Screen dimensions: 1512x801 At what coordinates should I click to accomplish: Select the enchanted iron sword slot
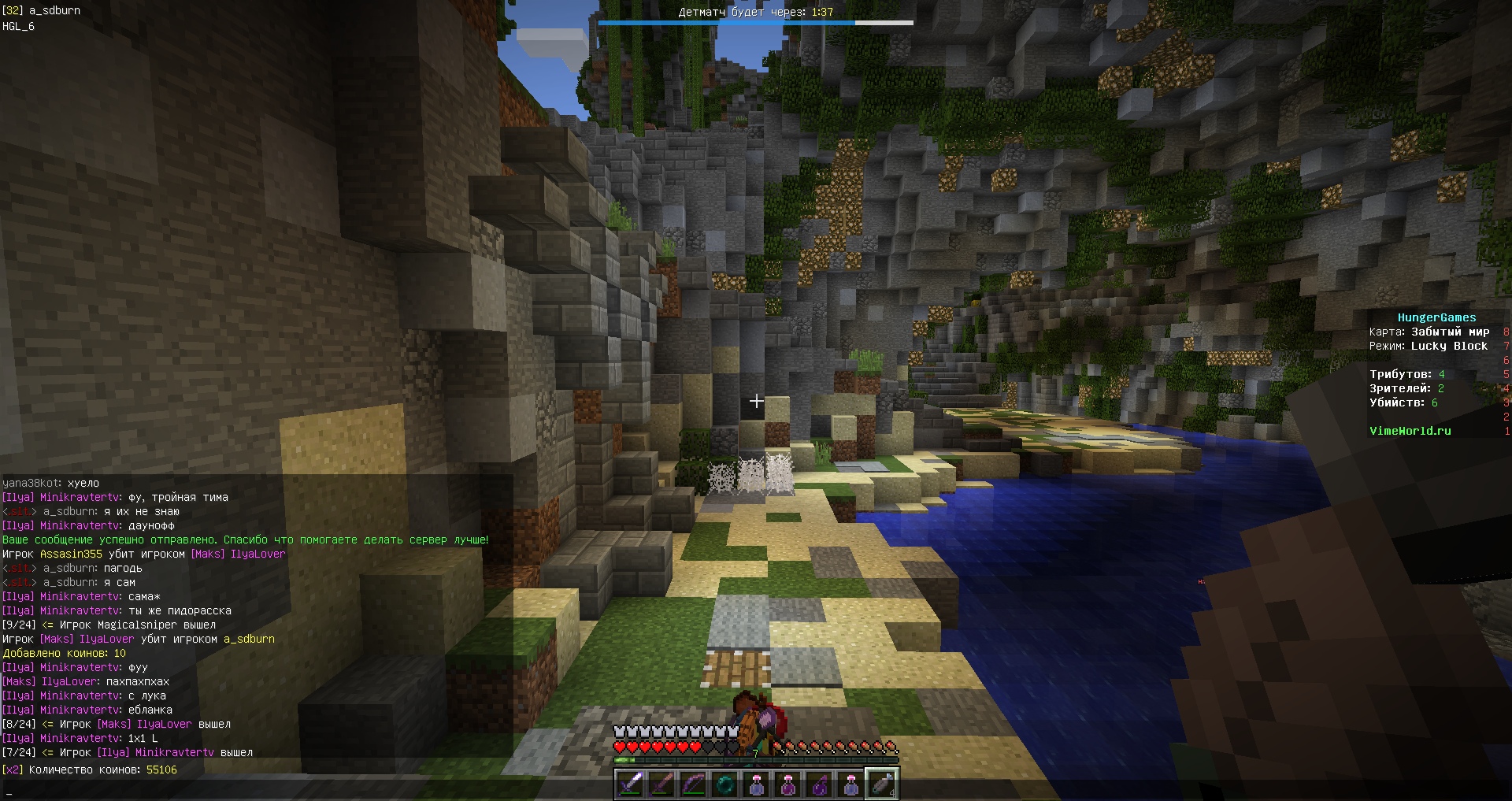[630, 784]
